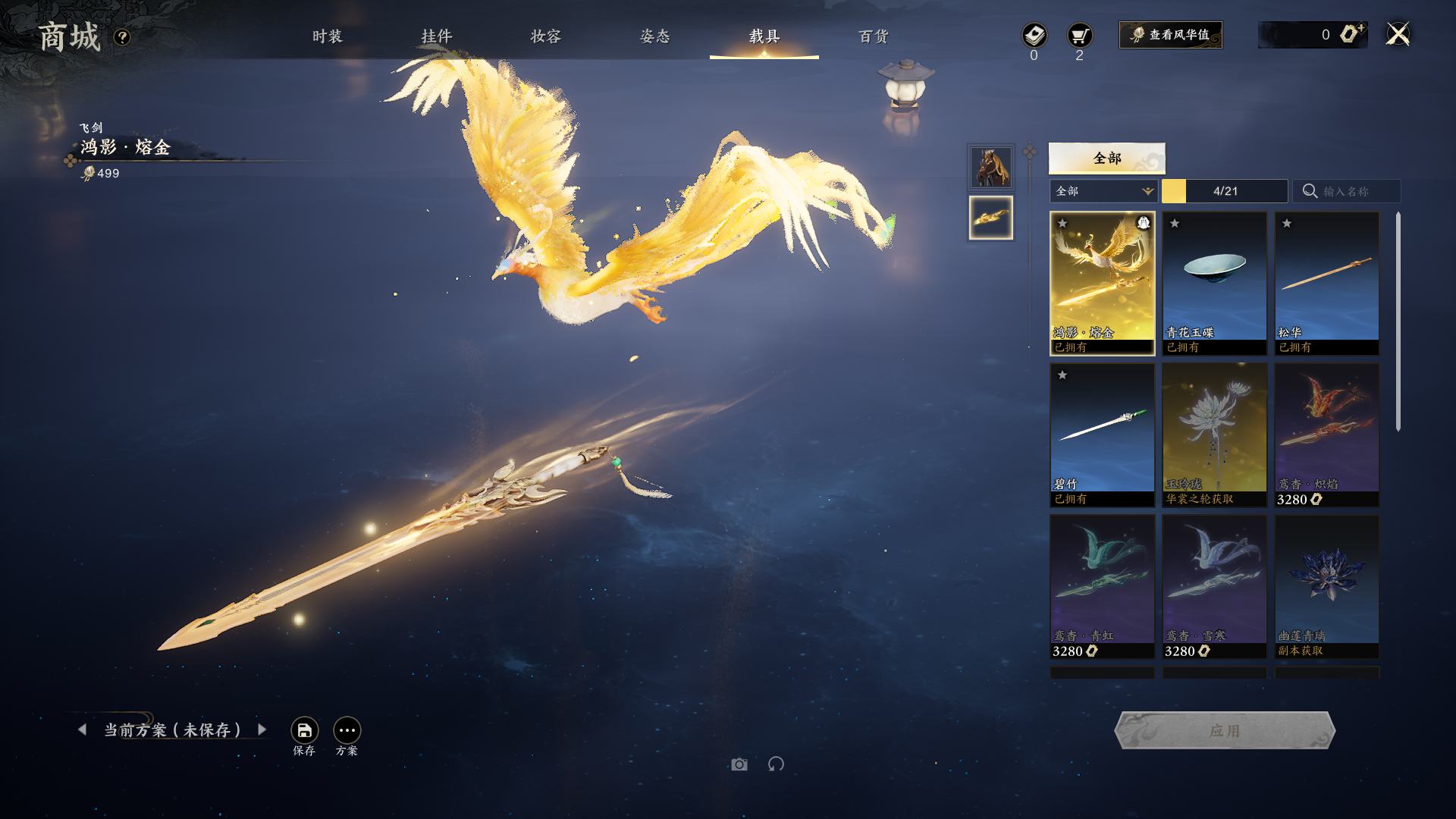Select the 鸾杏·炽焰 item priced 3280

(1326, 434)
